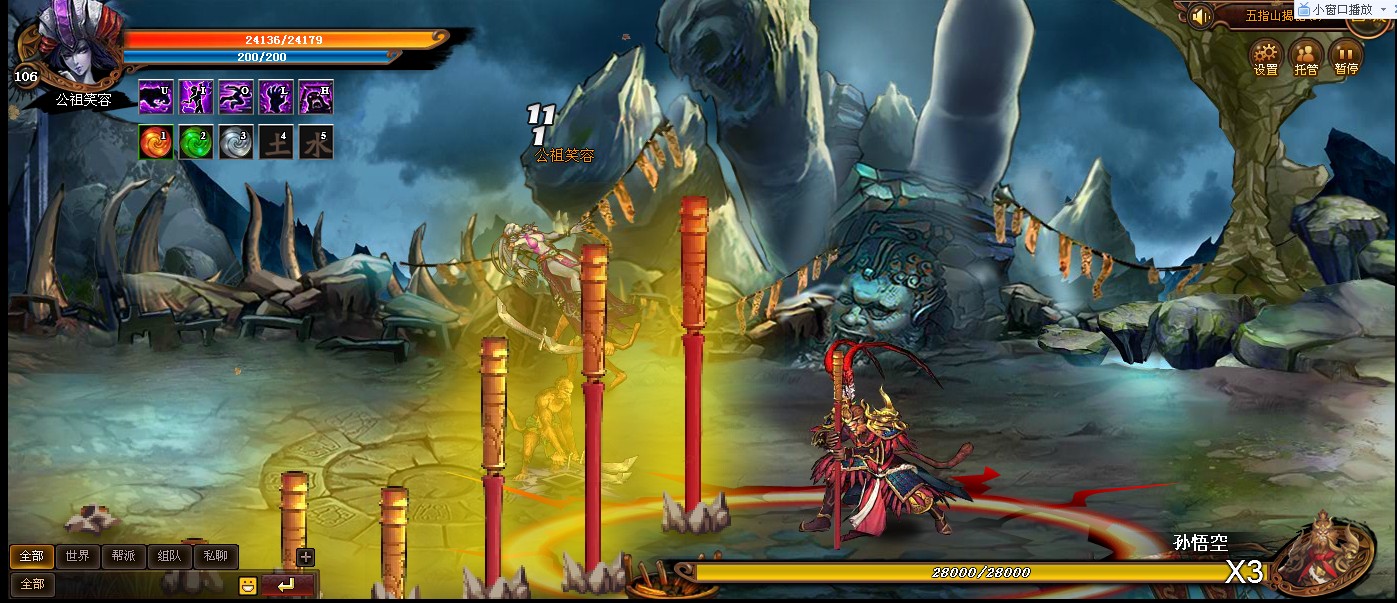Open the chat emoji smiley picker
Image resolution: width=1397 pixels, height=603 pixels.
[x=248, y=586]
